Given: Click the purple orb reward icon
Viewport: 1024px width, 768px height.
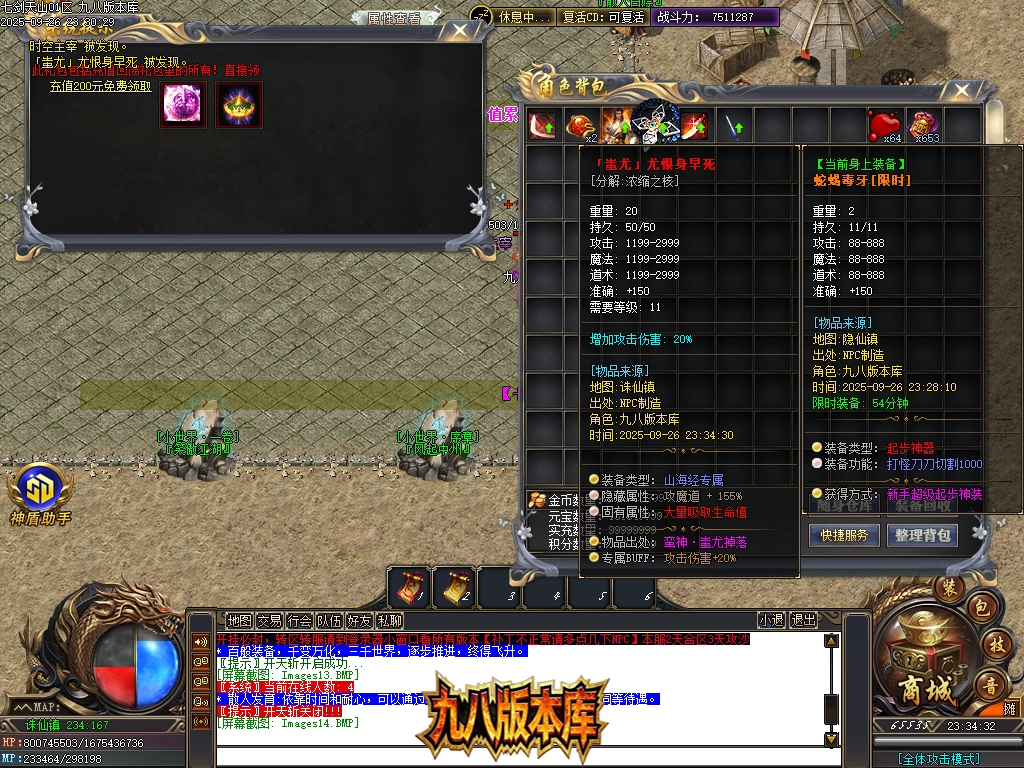Looking at the screenshot, I should pos(183,105).
